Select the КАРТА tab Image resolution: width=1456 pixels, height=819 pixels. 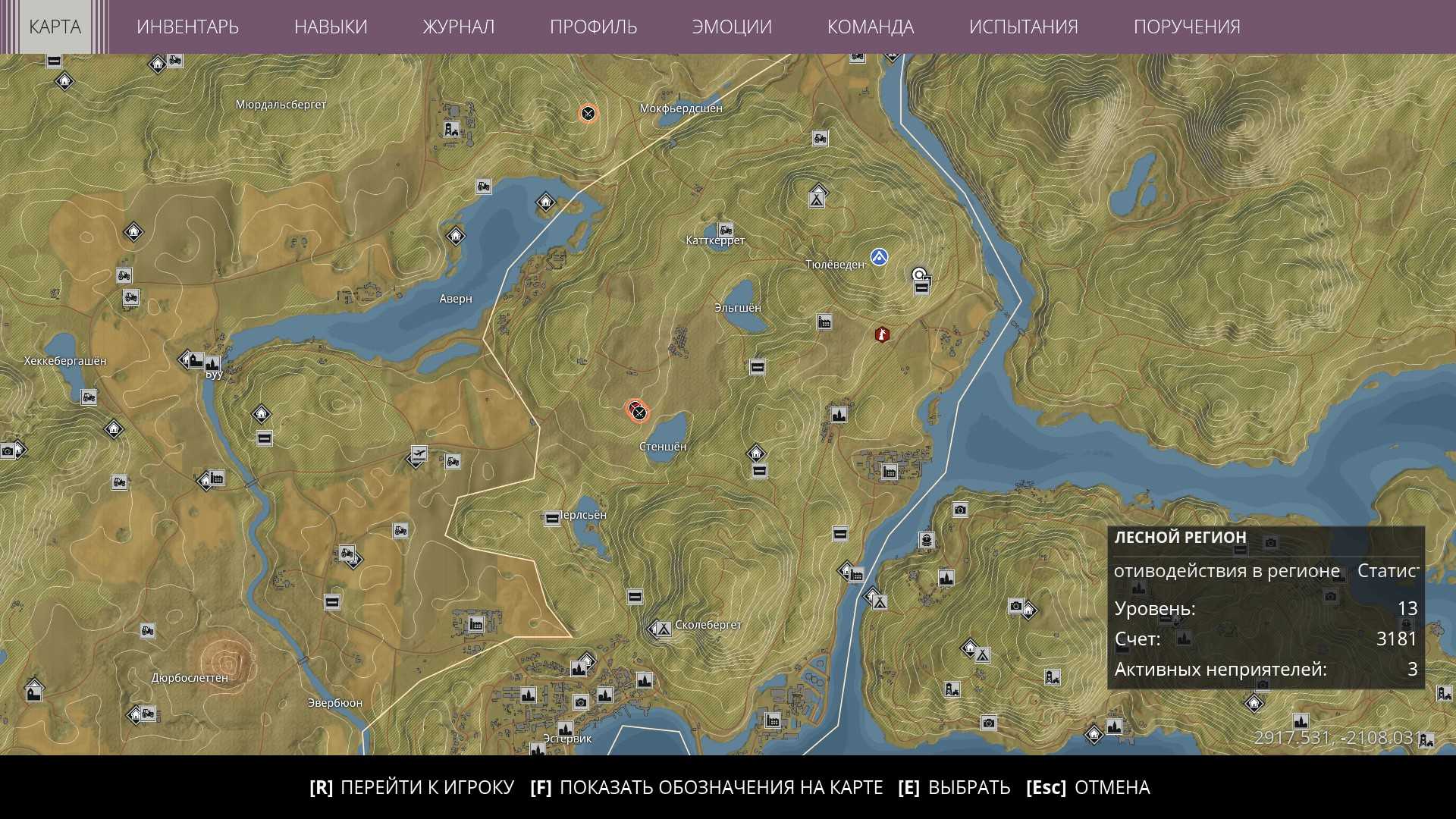(x=55, y=27)
